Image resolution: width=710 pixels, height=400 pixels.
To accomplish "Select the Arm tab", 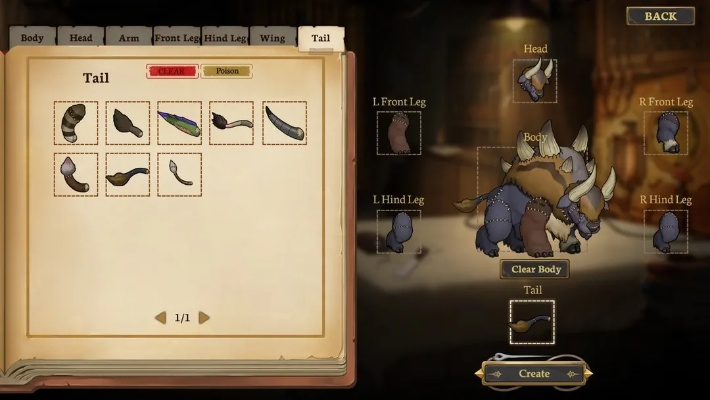I will click(x=129, y=39).
